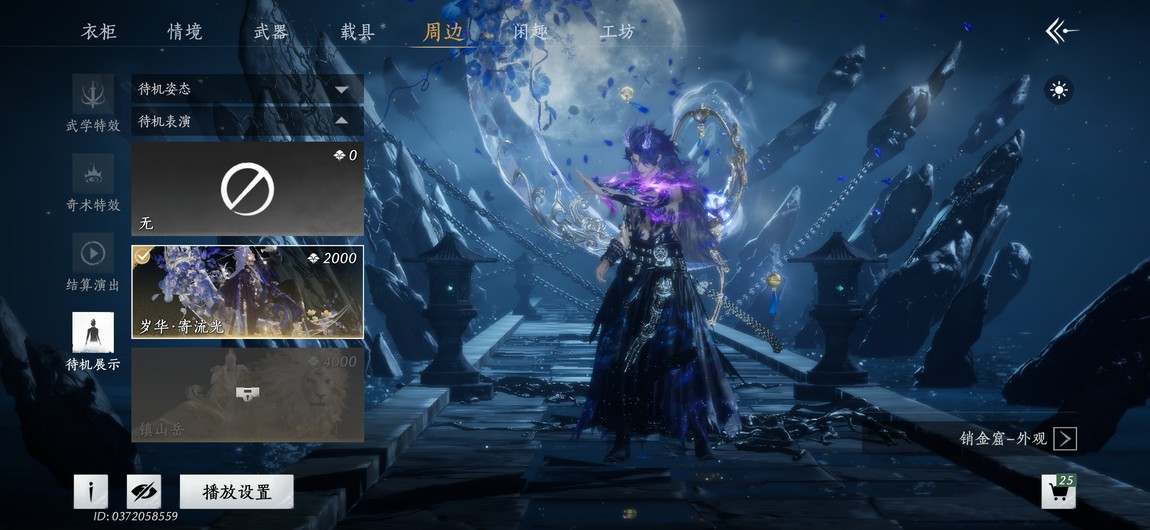This screenshot has height=530, width=1150.
Task: Switch to the 闲趣 tab
Action: point(531,31)
